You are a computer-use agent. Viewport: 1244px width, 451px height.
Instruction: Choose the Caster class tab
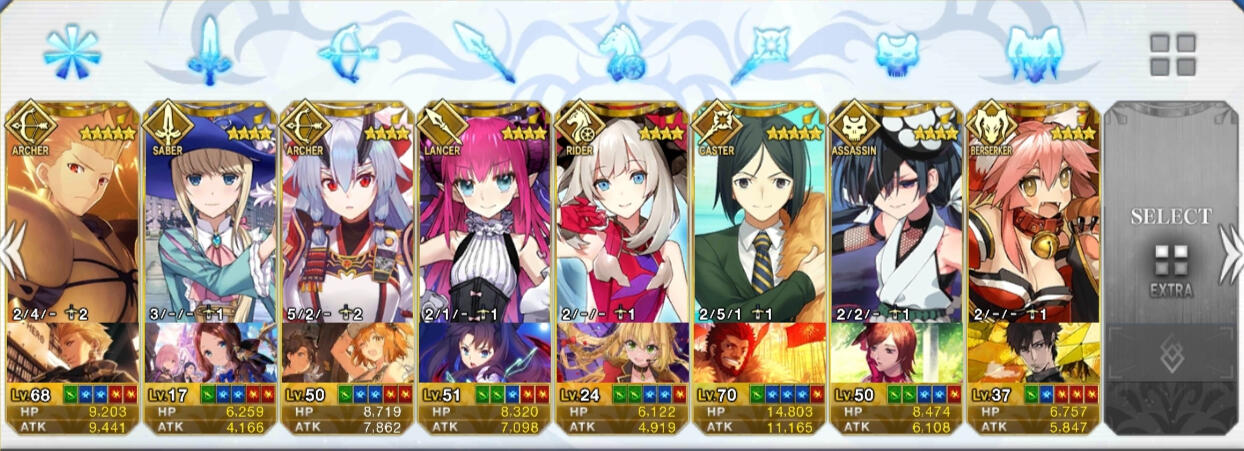(758, 50)
